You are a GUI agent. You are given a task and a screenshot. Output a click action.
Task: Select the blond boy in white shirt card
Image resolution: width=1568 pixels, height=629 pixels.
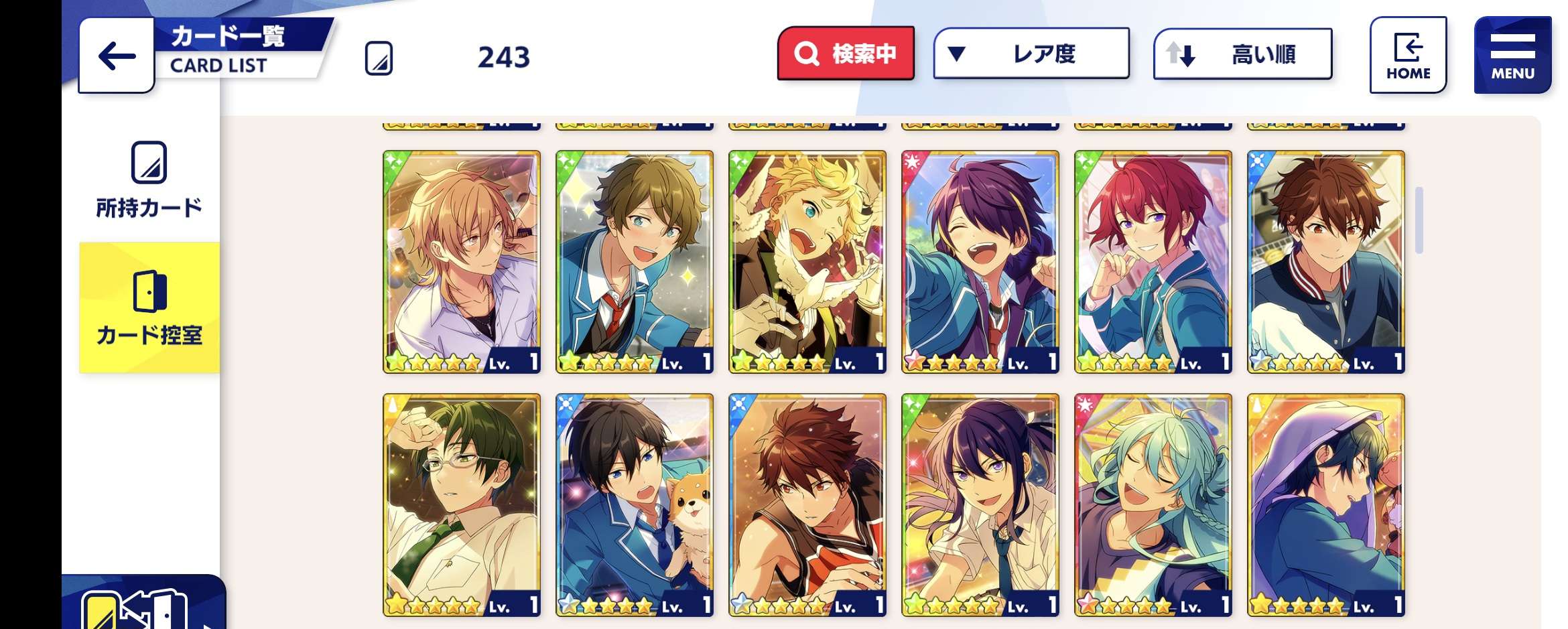tap(462, 261)
